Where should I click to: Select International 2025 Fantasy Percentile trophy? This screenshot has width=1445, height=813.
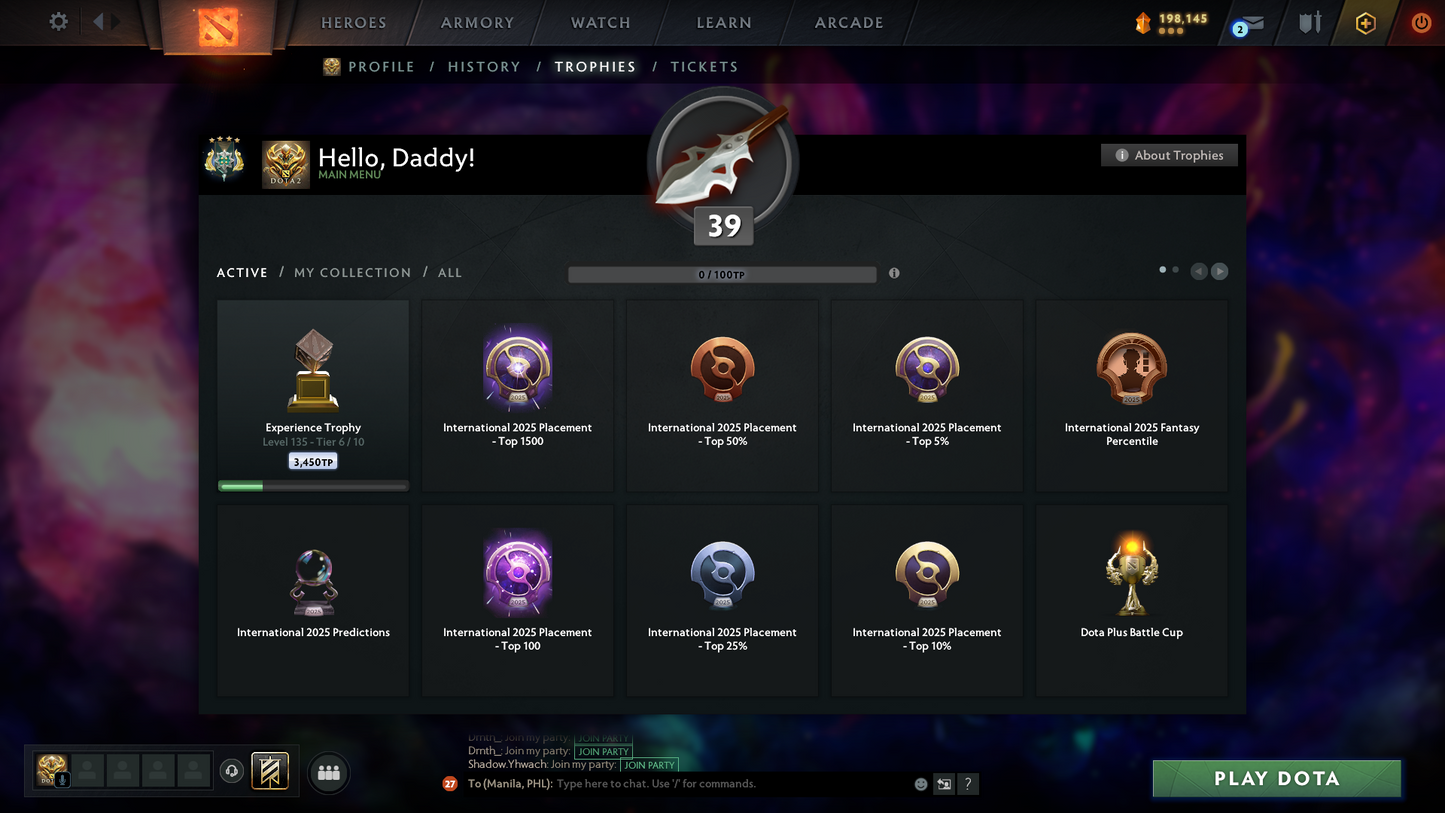coord(1131,395)
